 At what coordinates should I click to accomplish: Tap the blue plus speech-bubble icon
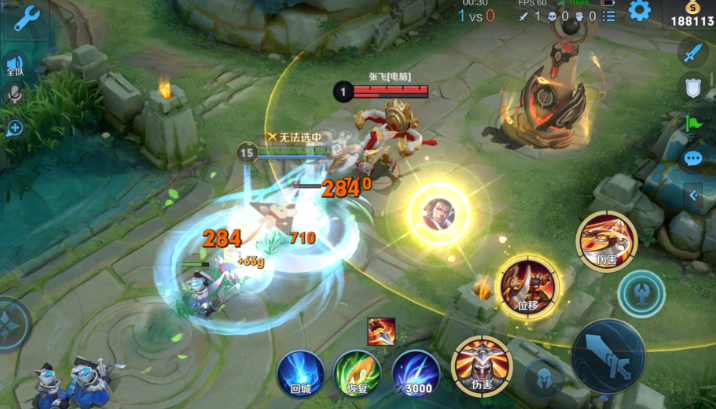[15, 128]
